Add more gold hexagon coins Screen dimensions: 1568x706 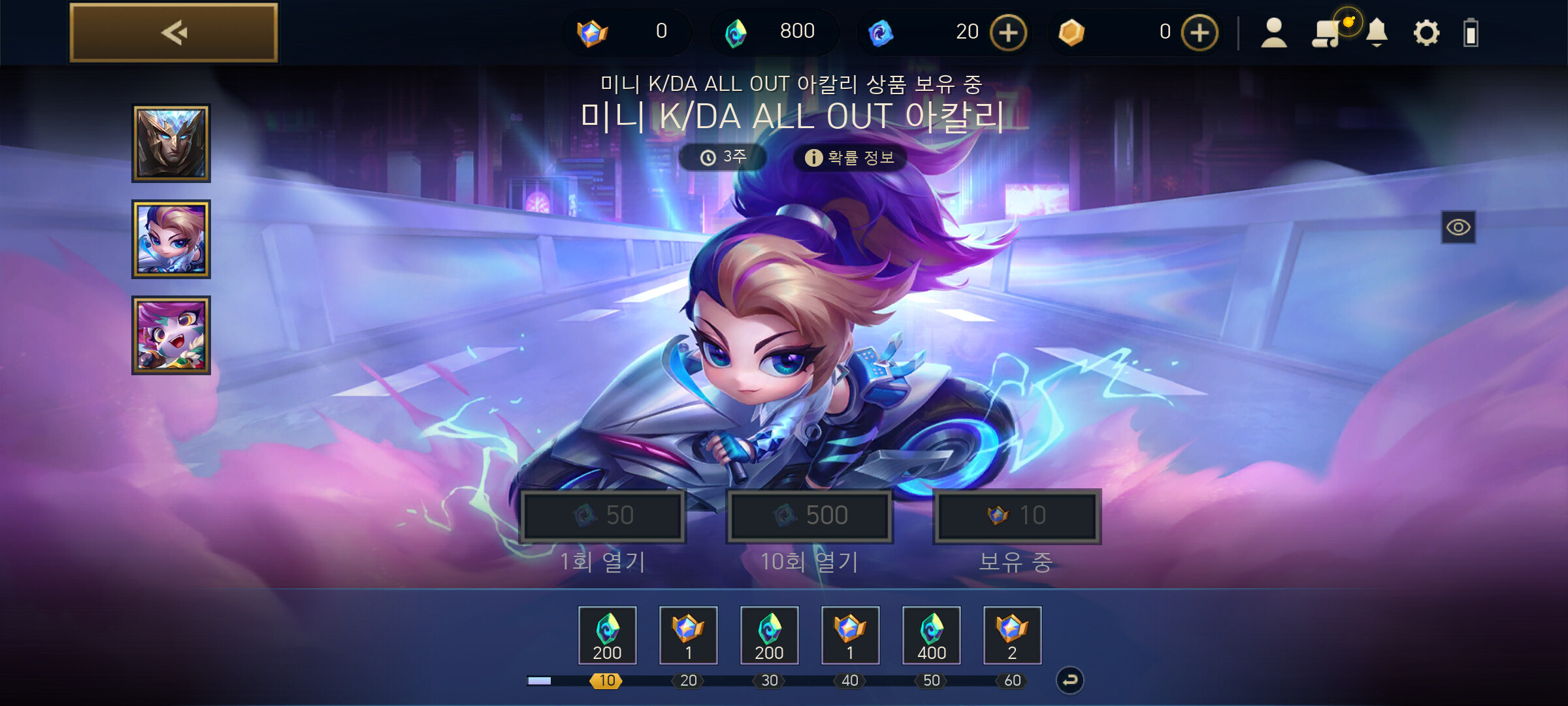coord(1200,33)
